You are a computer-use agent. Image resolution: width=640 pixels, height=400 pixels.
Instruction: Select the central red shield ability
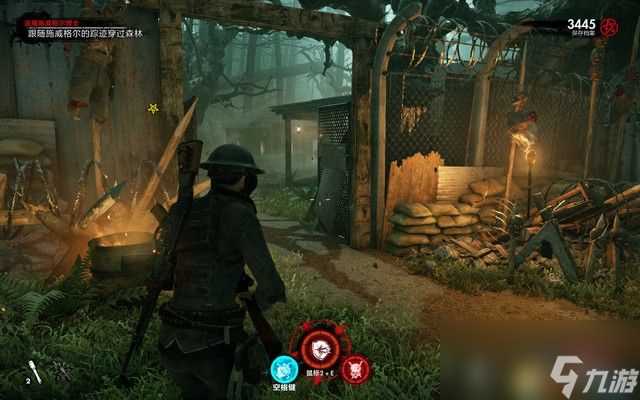(317, 349)
